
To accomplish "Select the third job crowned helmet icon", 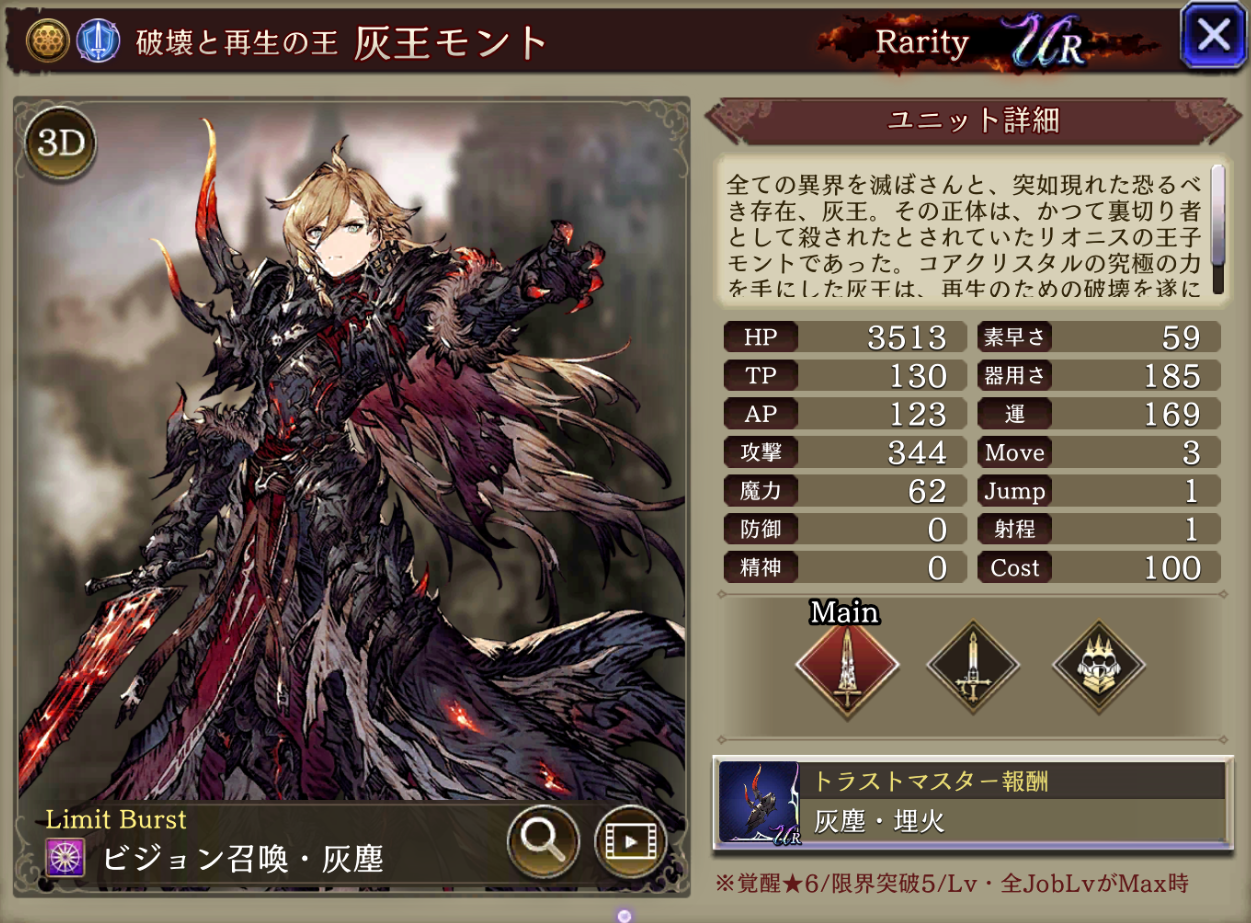I will (1098, 666).
